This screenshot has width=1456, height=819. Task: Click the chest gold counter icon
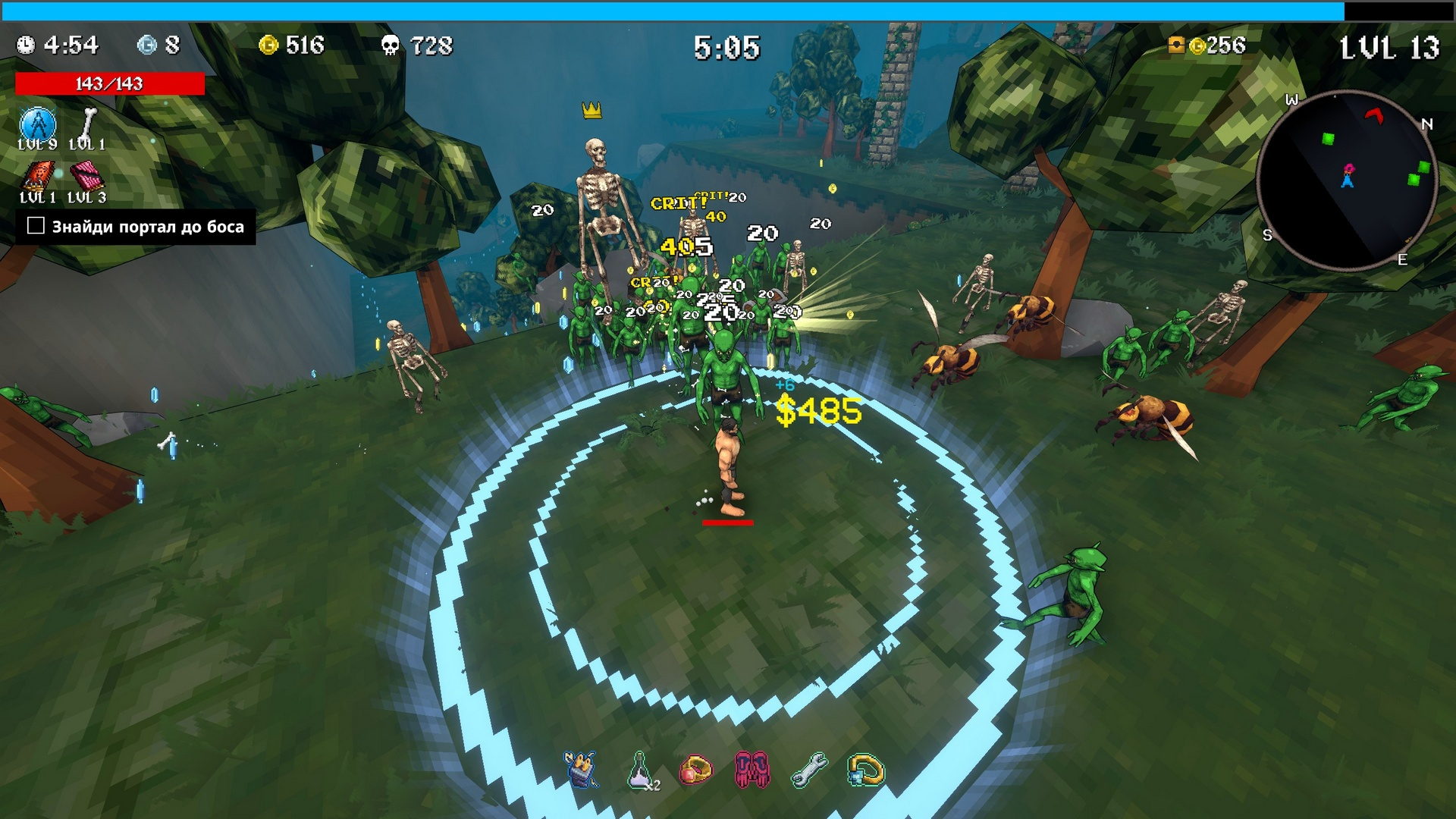[1176, 45]
